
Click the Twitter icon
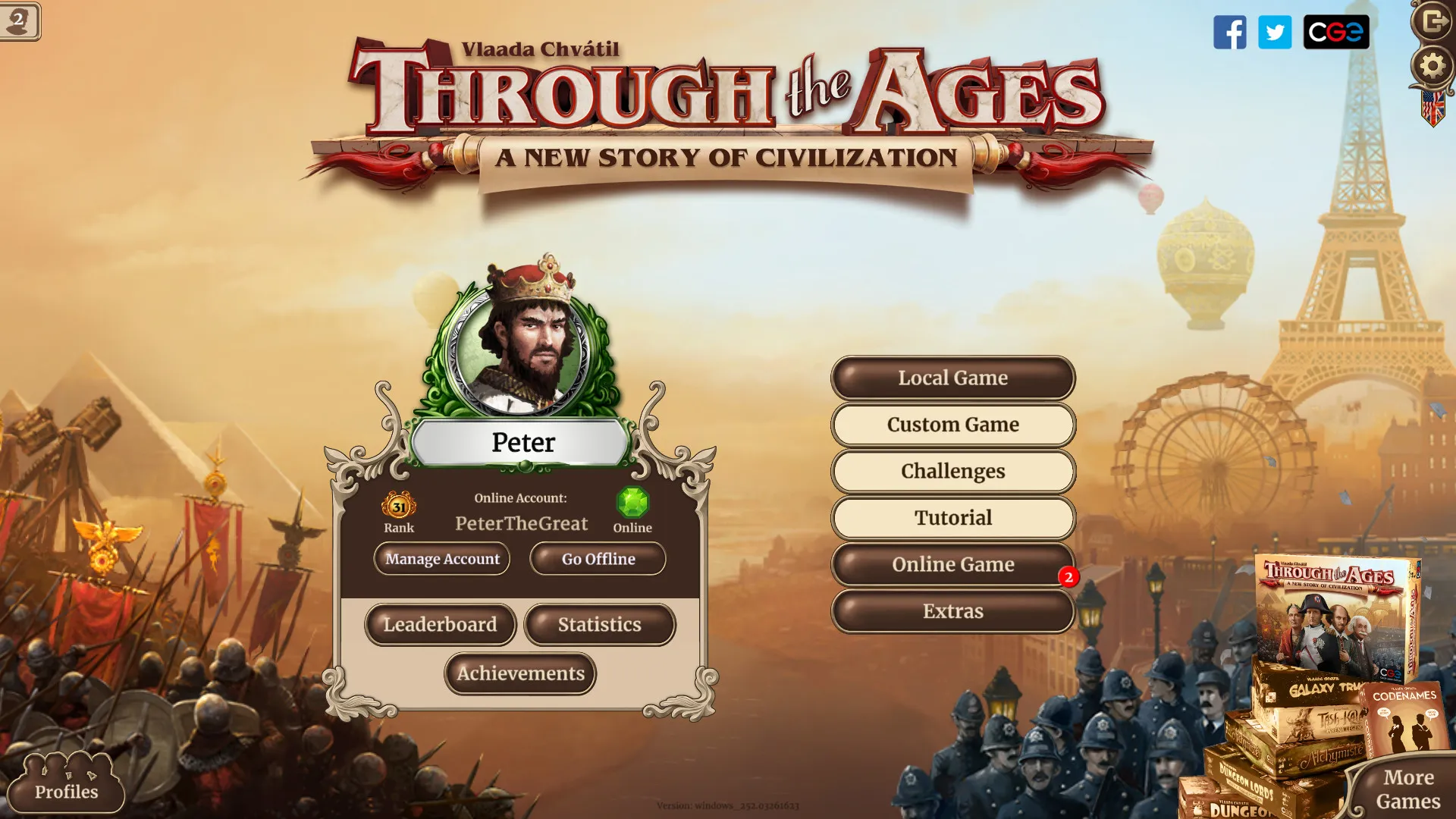(x=1275, y=33)
